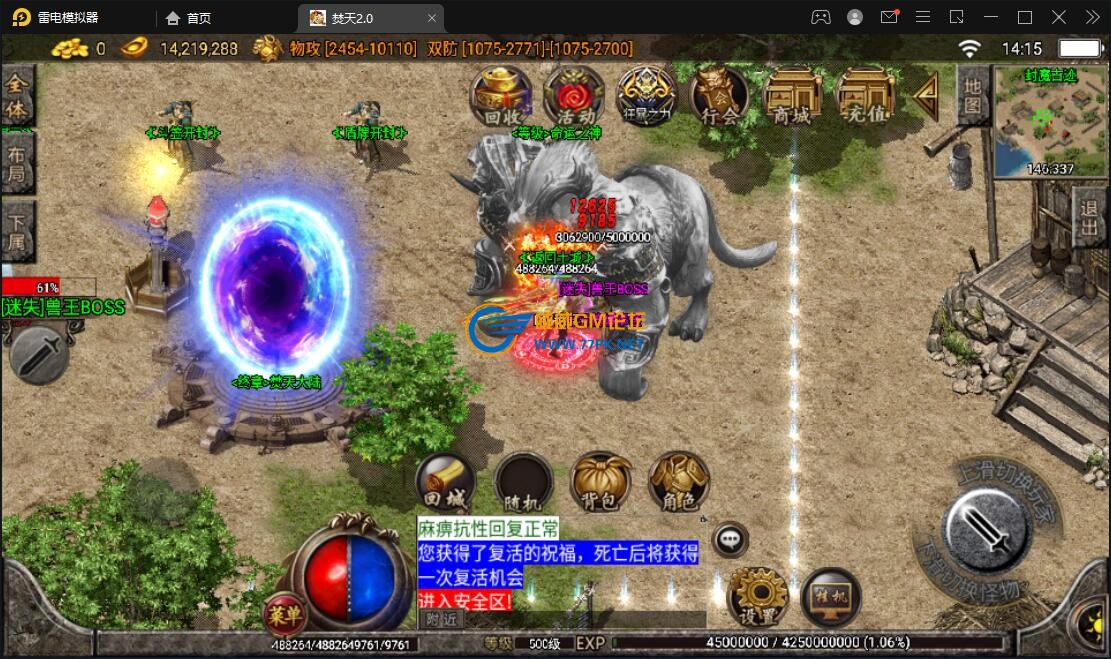Open the 行会 guild menu
Screen dimensions: 1111x659
click(x=719, y=98)
